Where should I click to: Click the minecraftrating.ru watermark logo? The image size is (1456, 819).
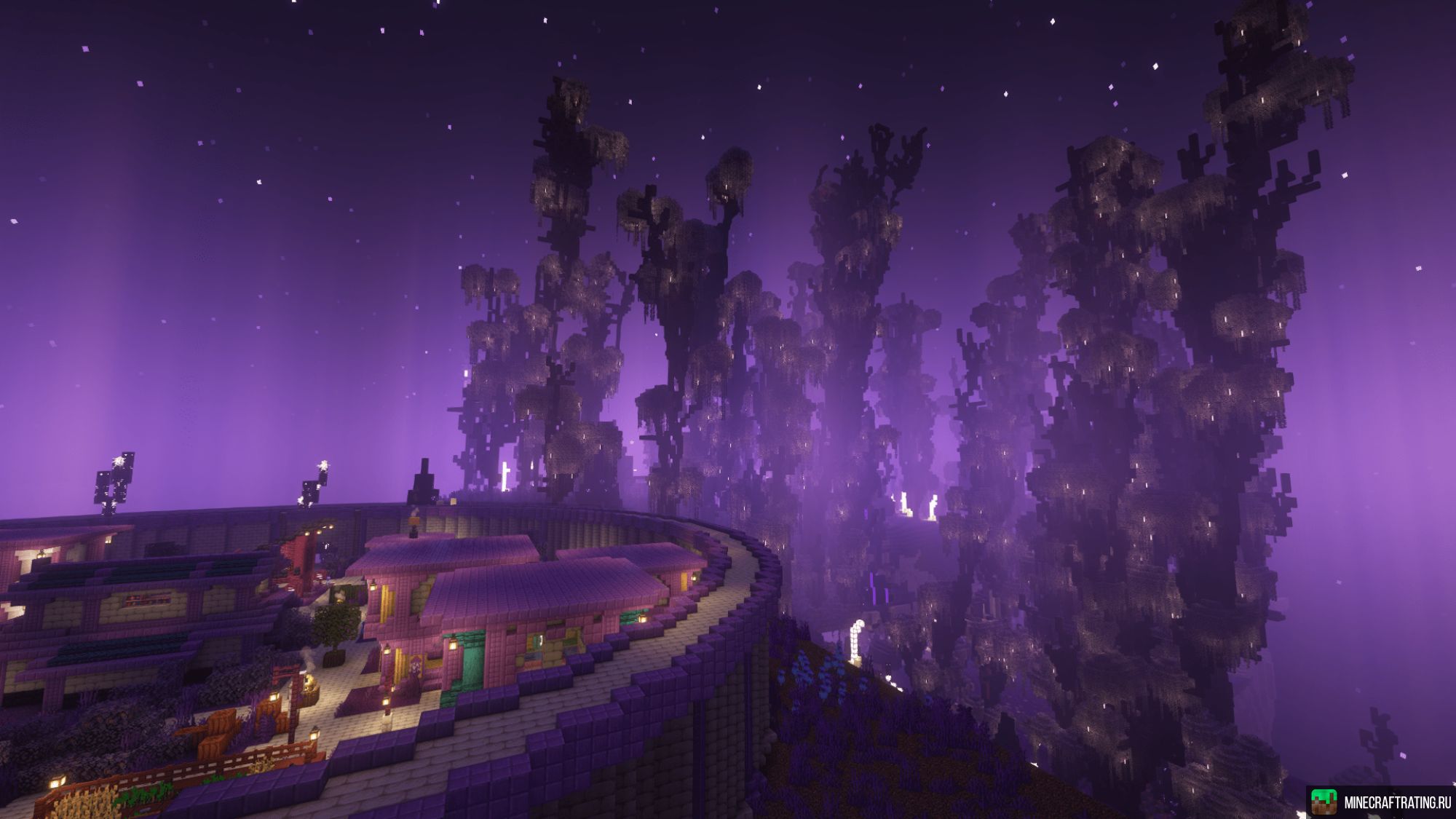pyautogui.click(x=1324, y=802)
